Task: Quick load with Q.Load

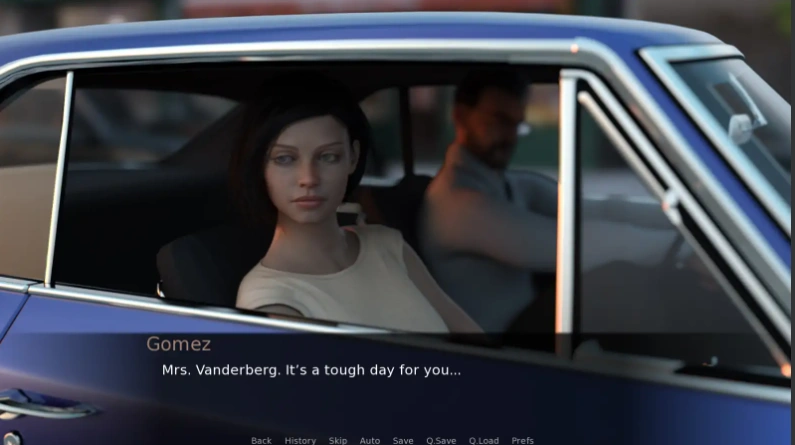Action: point(484,440)
